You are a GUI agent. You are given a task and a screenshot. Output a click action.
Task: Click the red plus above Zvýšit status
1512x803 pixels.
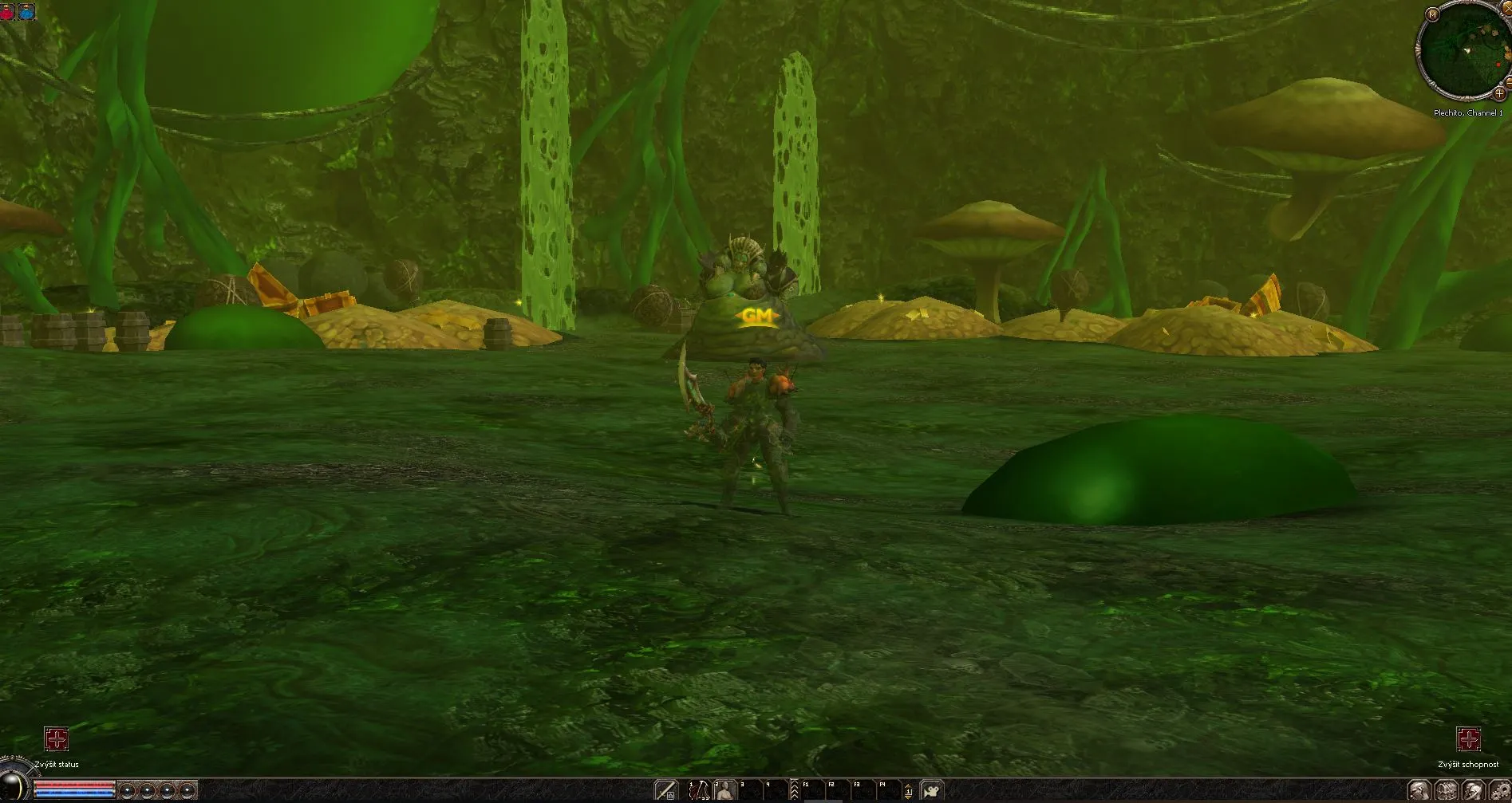click(56, 739)
